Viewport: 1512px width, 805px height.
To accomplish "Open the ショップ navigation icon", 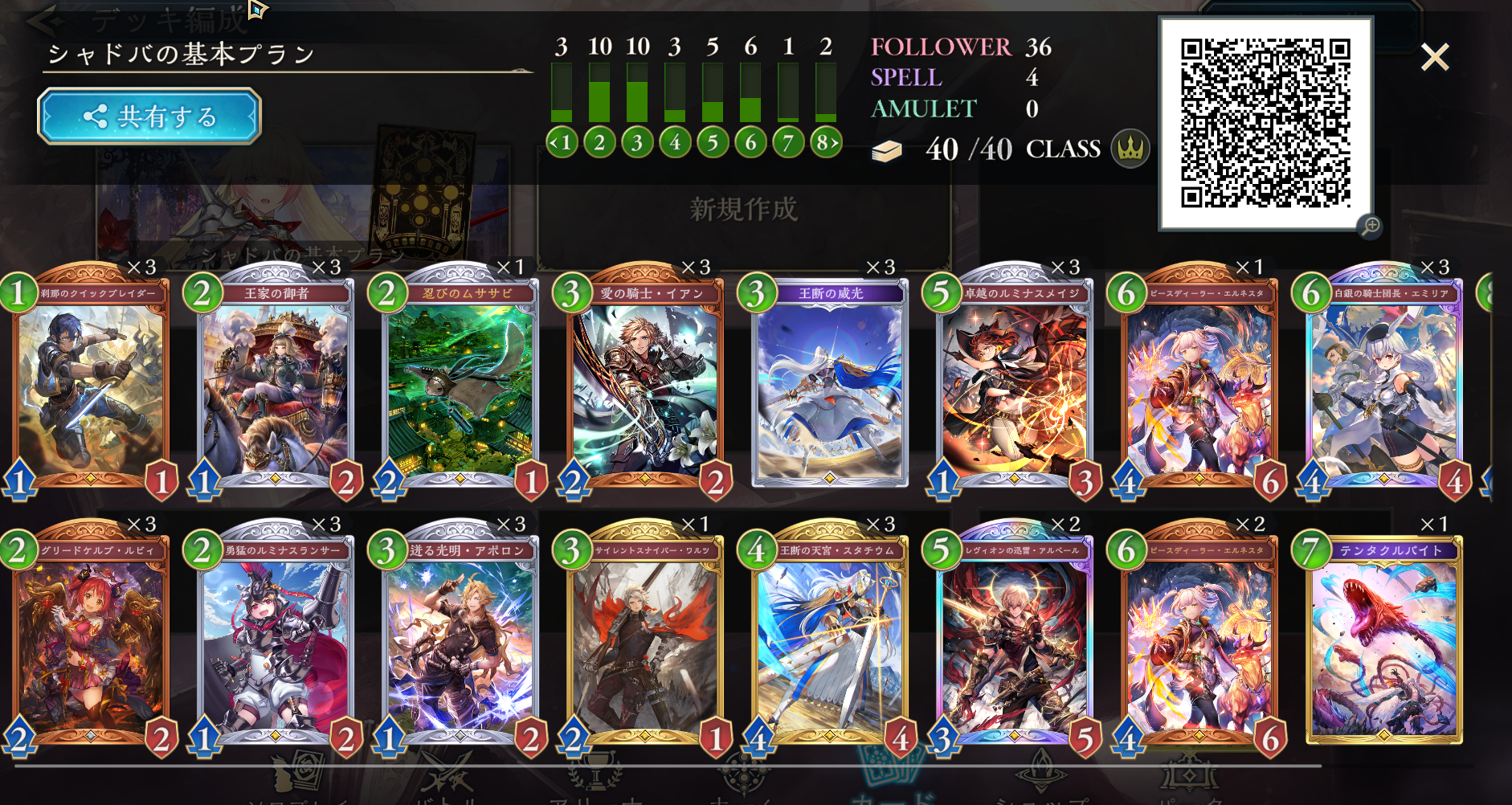I will pos(1040,771).
